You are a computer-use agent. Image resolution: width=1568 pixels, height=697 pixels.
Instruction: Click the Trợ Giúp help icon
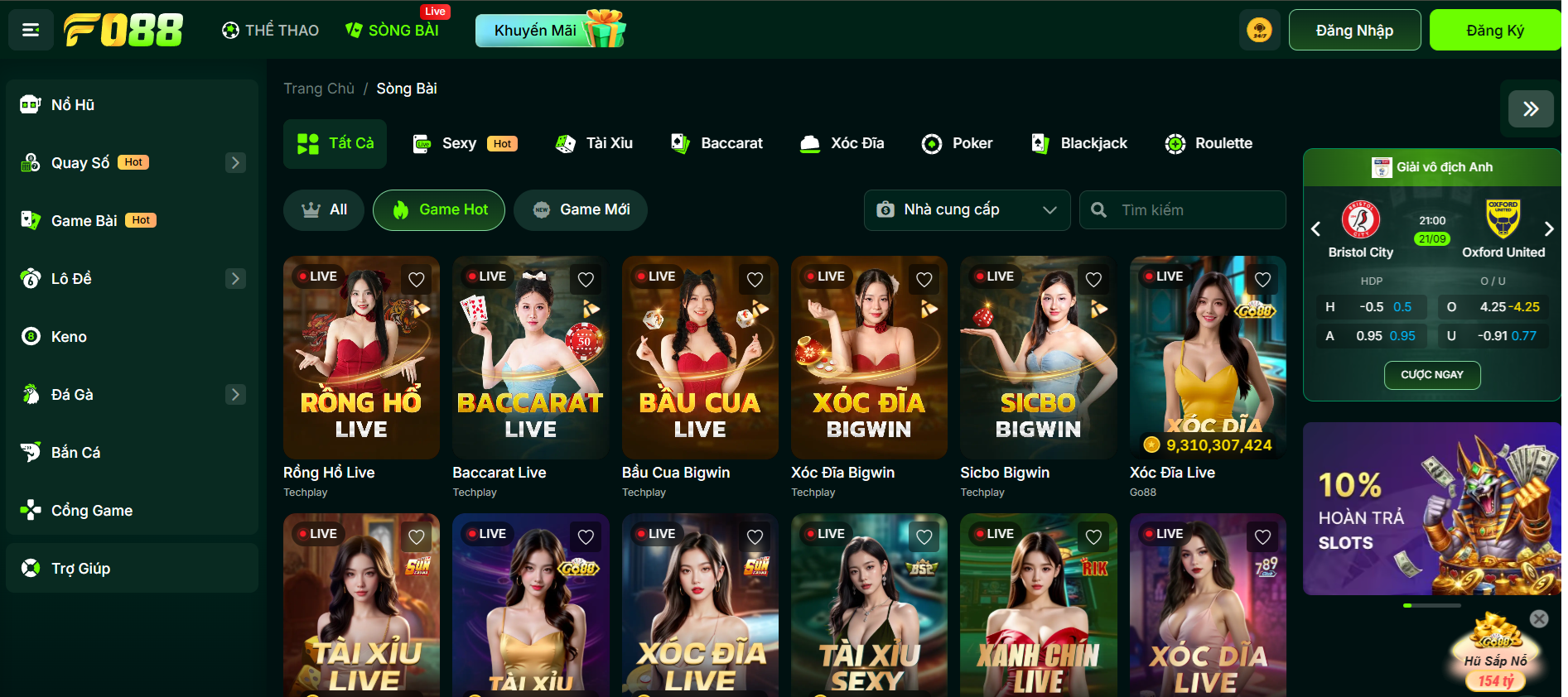click(x=31, y=568)
